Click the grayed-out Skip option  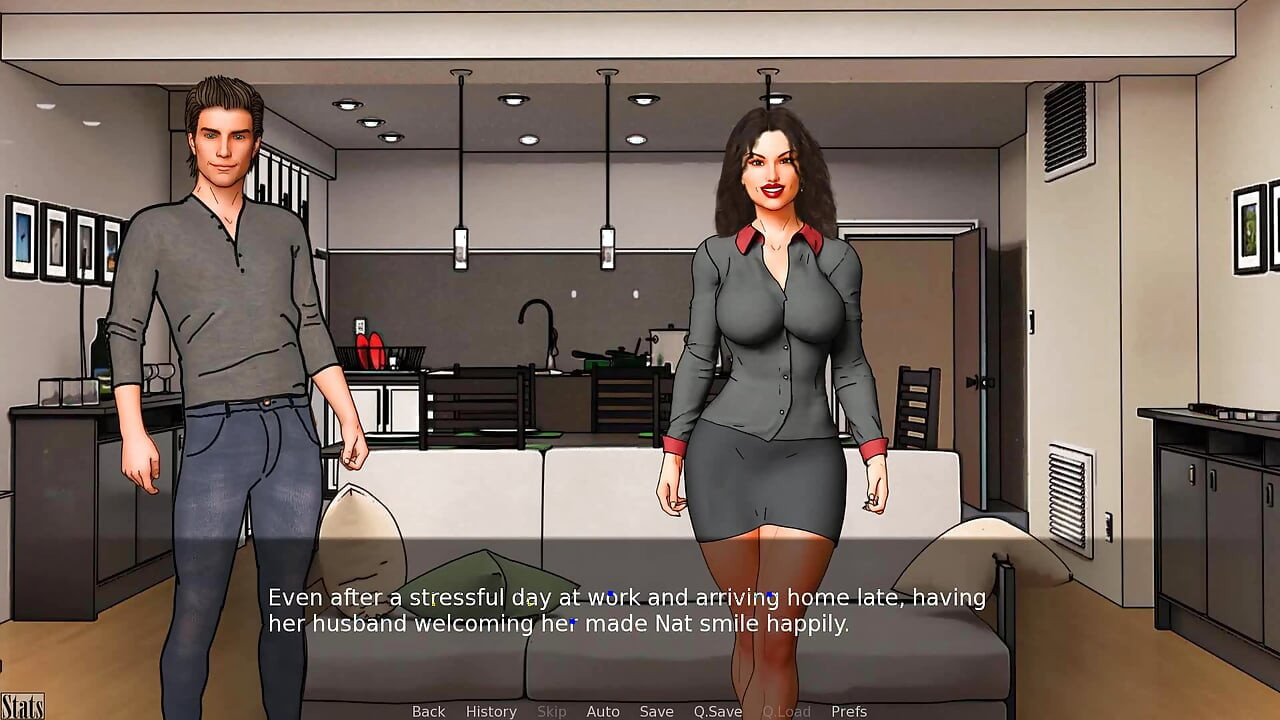point(552,711)
